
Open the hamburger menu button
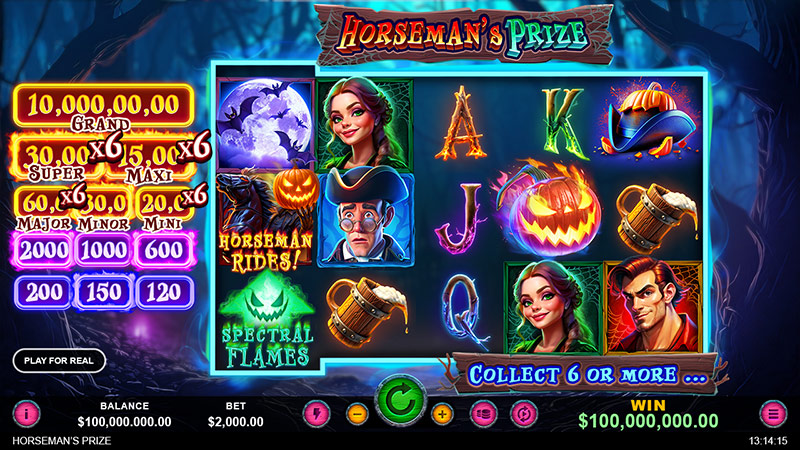click(x=773, y=412)
